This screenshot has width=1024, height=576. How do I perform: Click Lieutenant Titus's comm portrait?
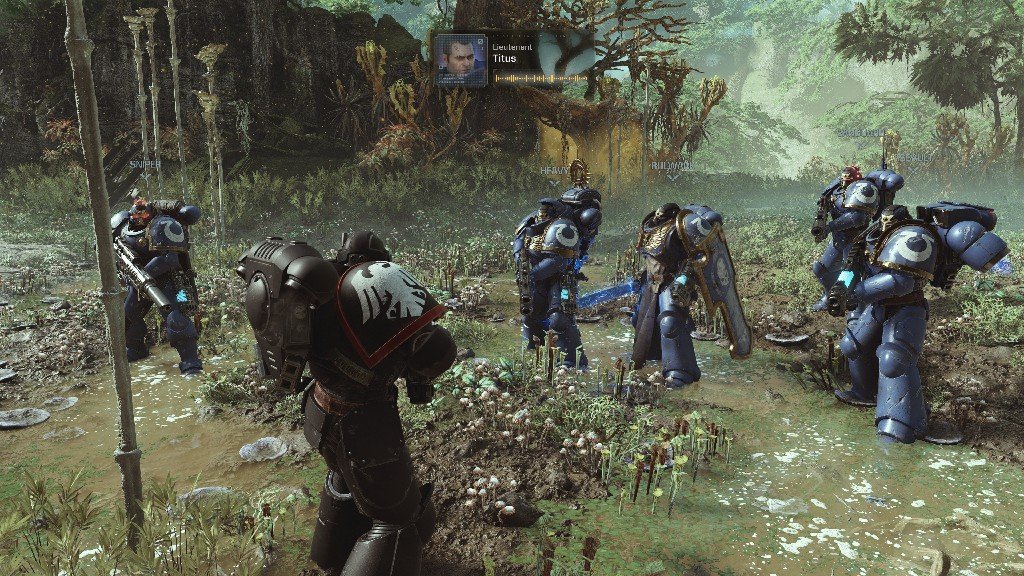(461, 60)
